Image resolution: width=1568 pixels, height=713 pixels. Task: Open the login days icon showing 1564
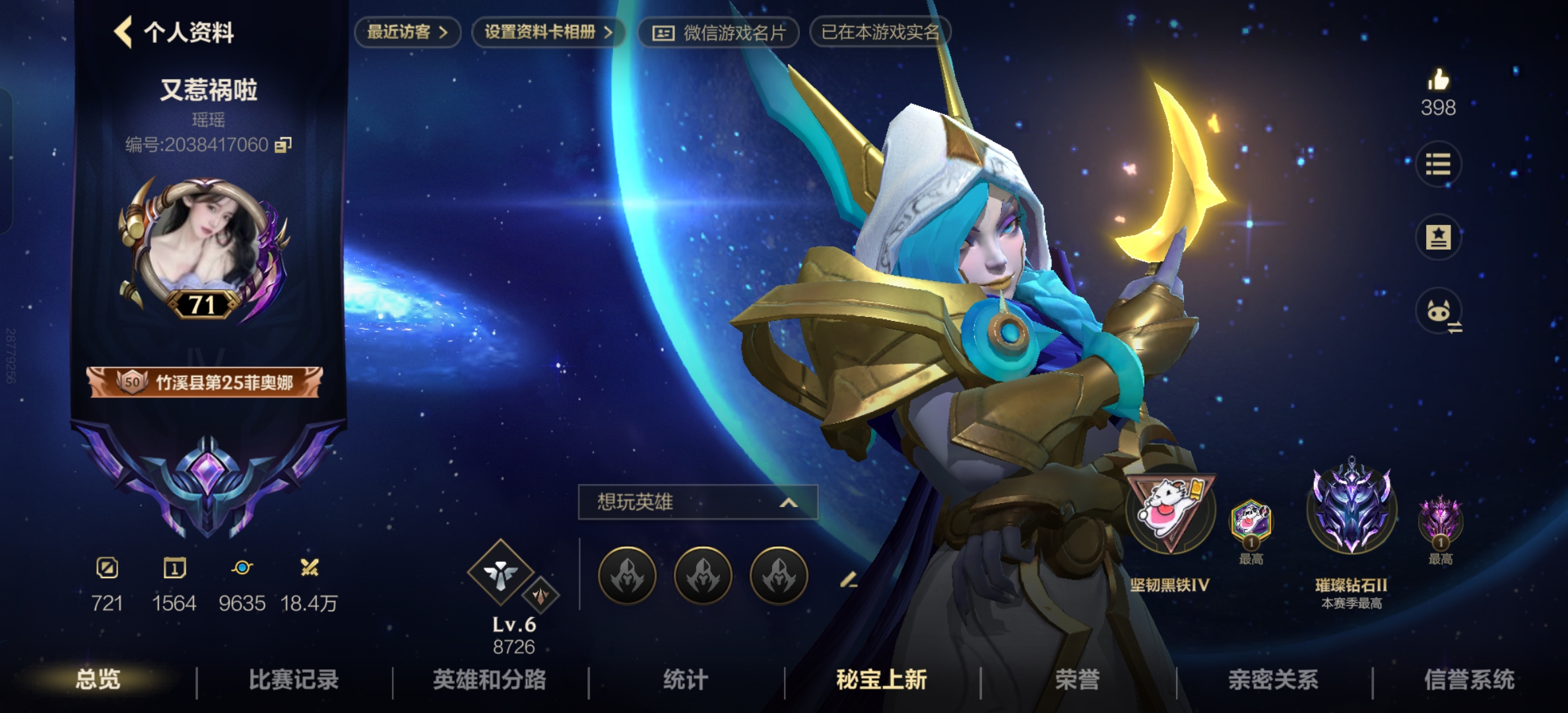pyautogui.click(x=176, y=569)
